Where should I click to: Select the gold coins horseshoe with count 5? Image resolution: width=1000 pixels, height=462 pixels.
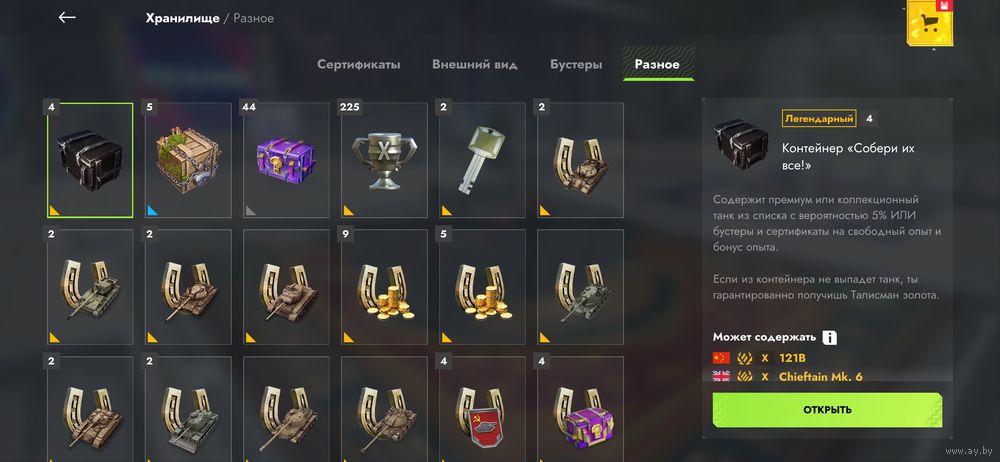tap(481, 287)
